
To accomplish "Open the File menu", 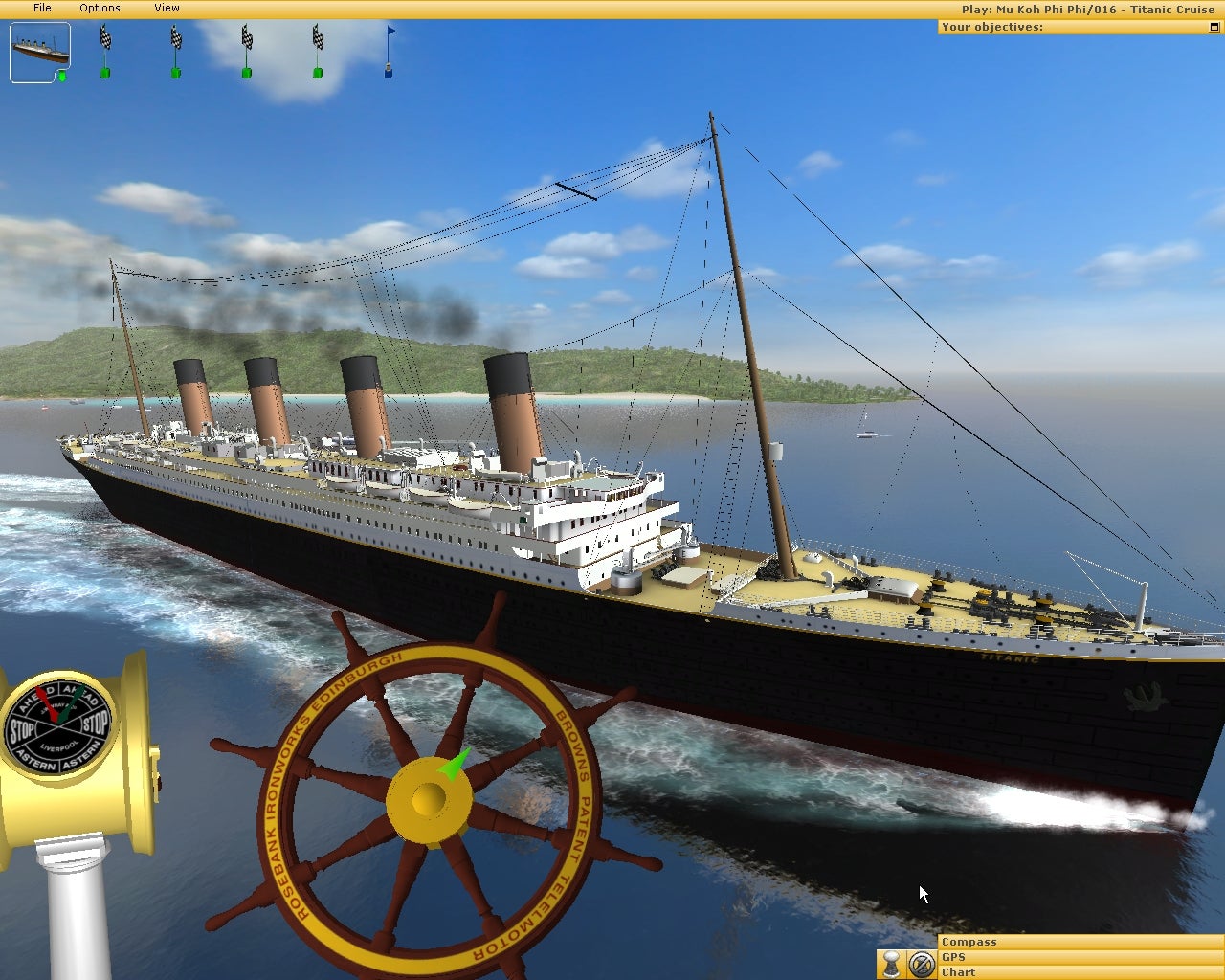I will tap(42, 8).
